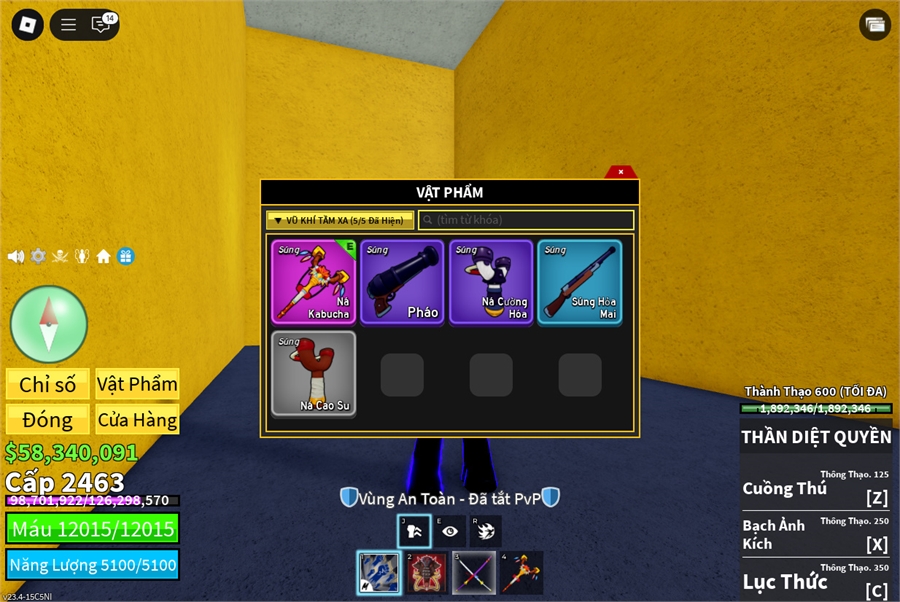Select the Ná Kabucha gun slot

(x=313, y=282)
